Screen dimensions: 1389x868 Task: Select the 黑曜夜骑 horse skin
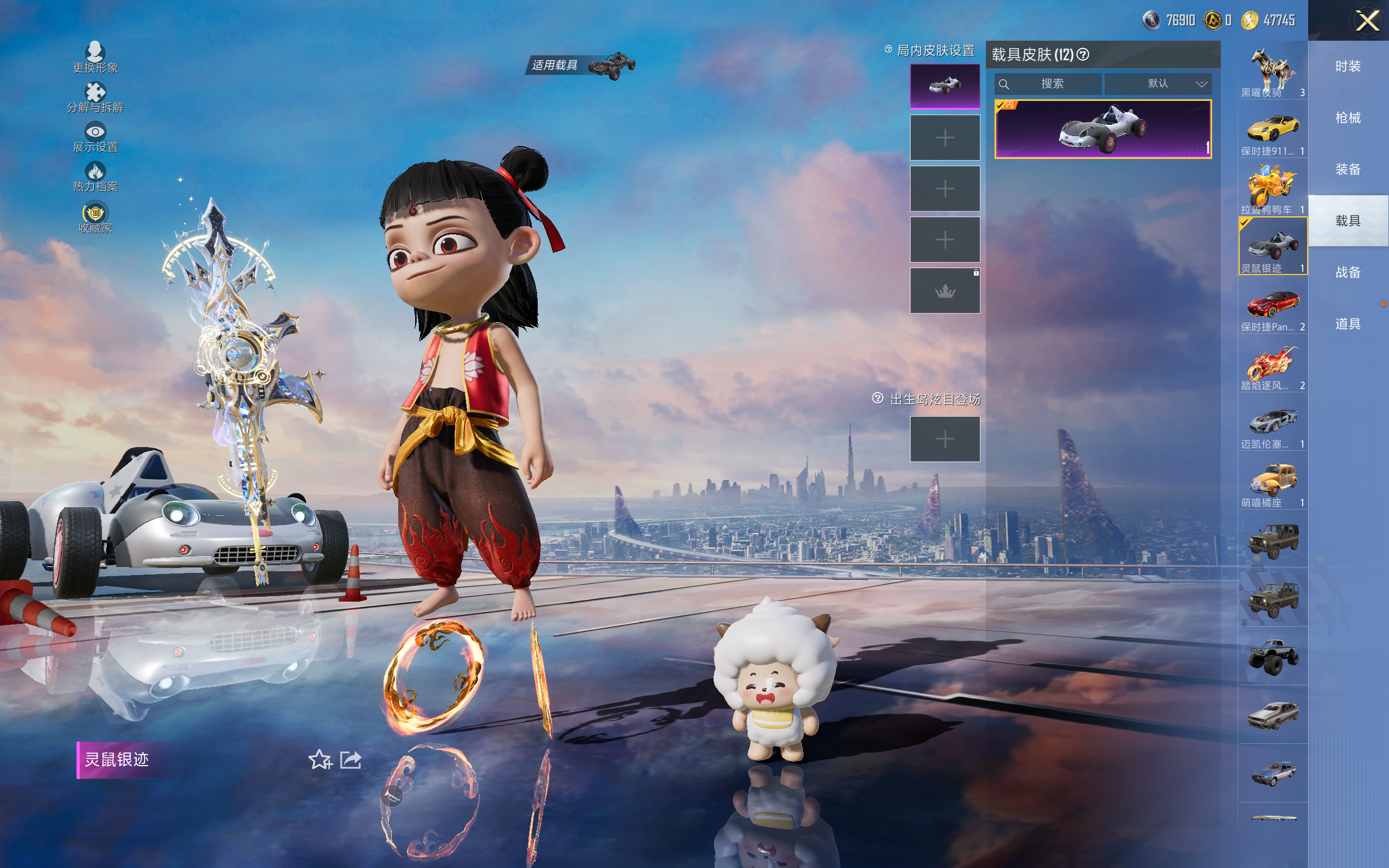pos(1272,71)
